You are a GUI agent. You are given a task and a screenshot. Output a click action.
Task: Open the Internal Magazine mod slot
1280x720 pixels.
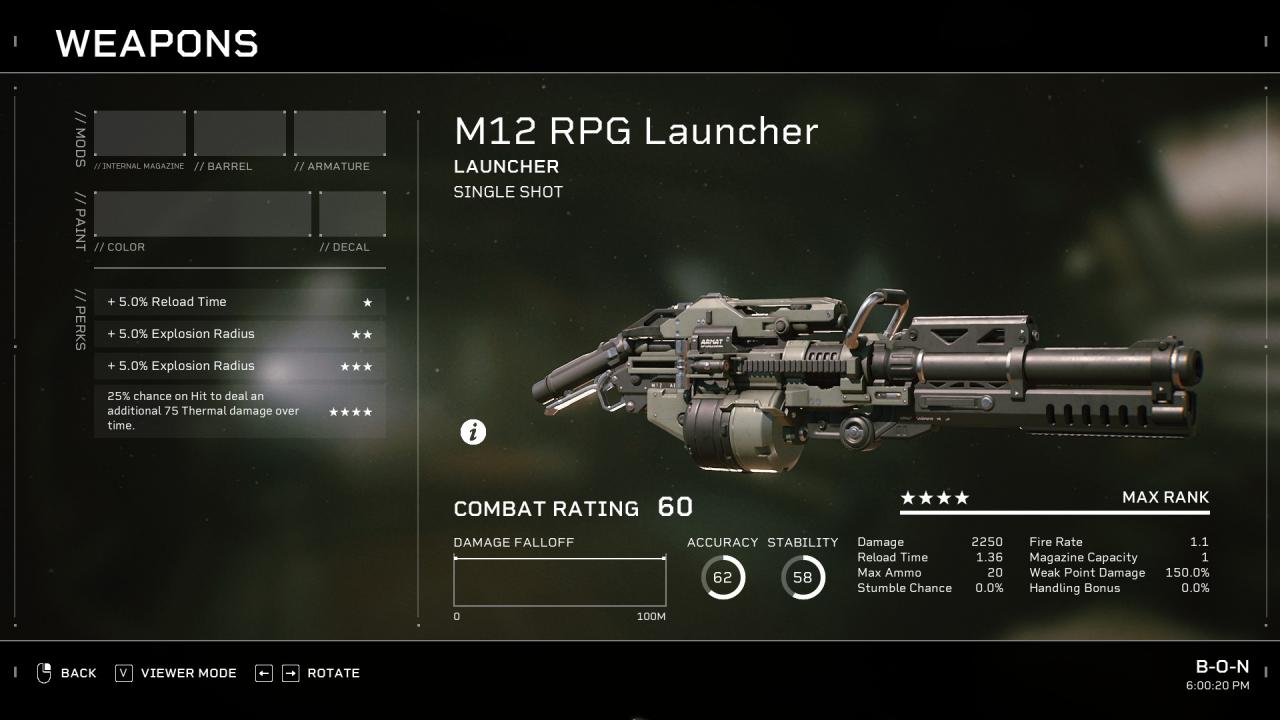[140, 133]
